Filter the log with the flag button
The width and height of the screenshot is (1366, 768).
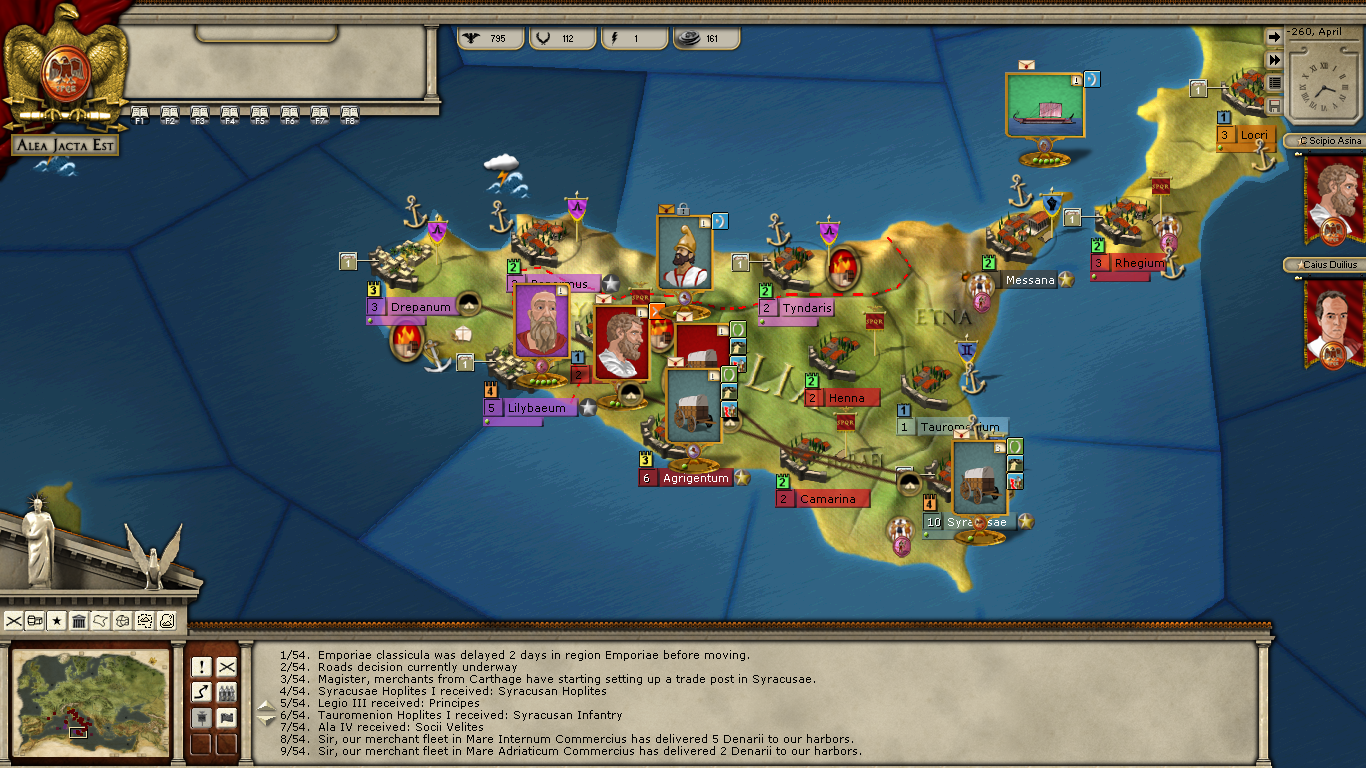(227, 718)
